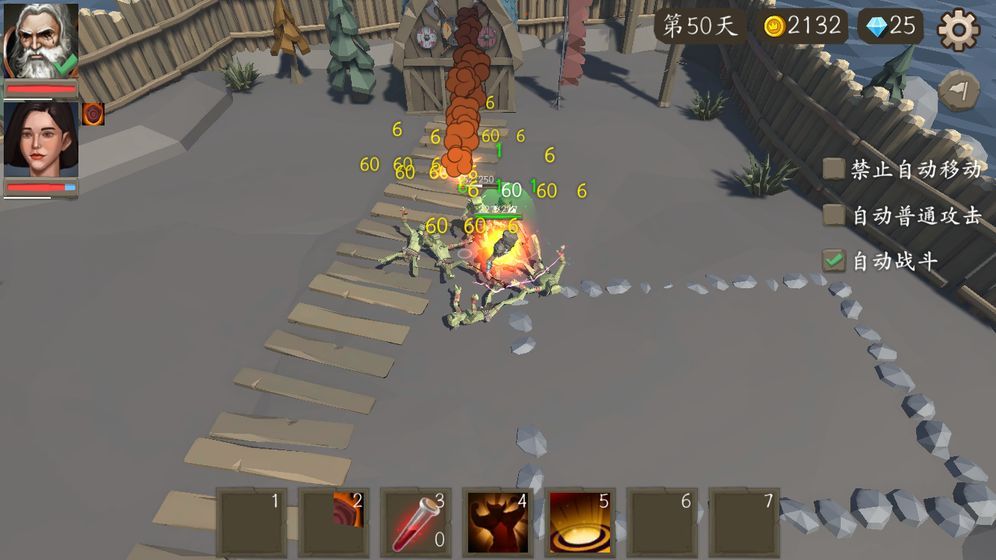
Task: Enable the 自动普通攻击 checkbox
Action: click(833, 215)
